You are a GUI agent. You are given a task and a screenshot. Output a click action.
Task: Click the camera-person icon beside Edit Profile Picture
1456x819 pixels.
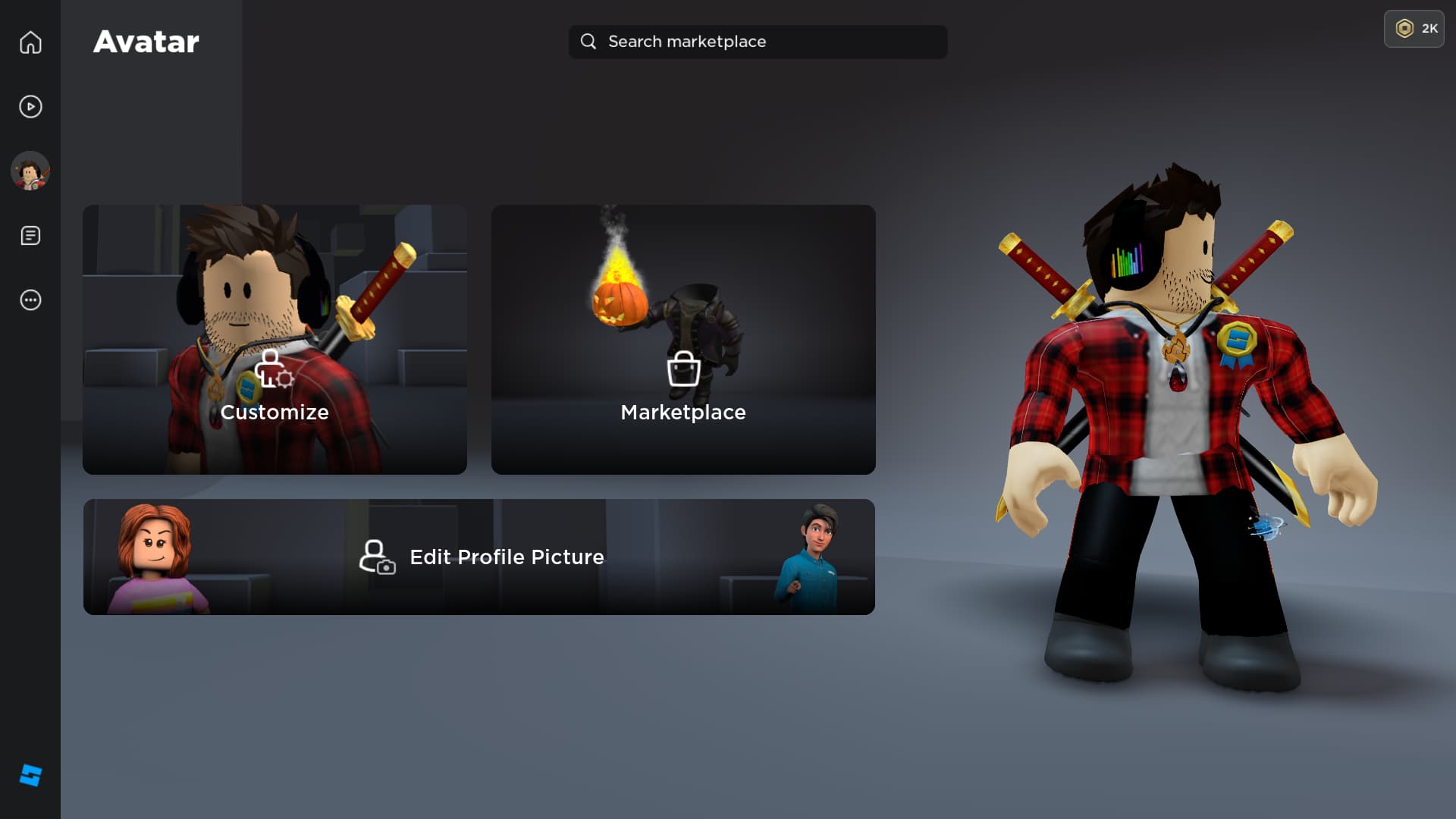click(377, 557)
